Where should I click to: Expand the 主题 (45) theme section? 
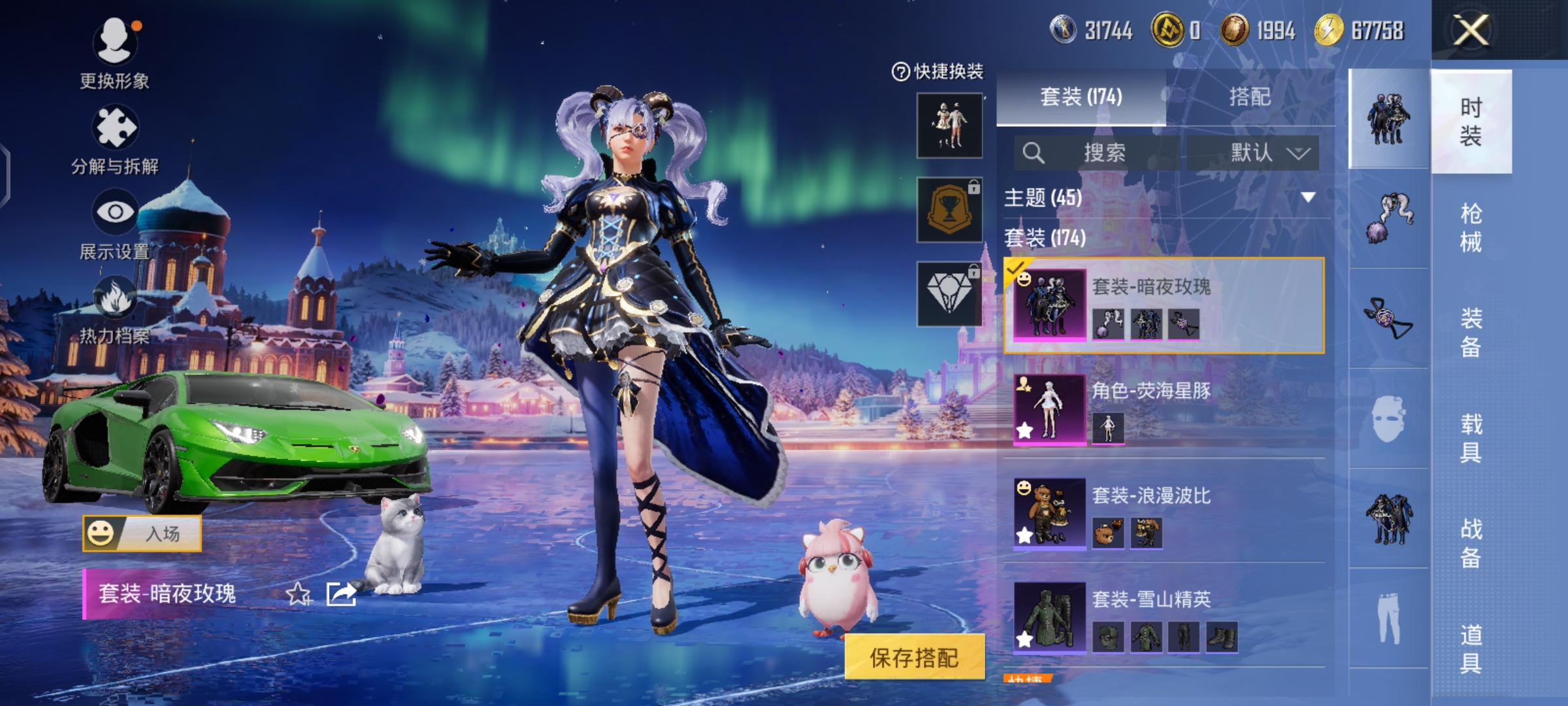click(1163, 197)
